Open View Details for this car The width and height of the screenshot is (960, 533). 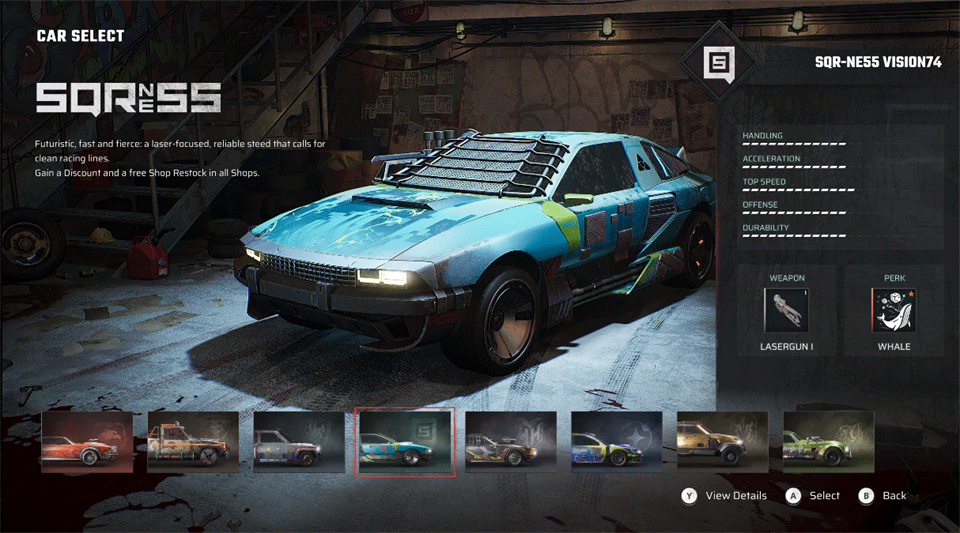click(x=725, y=495)
